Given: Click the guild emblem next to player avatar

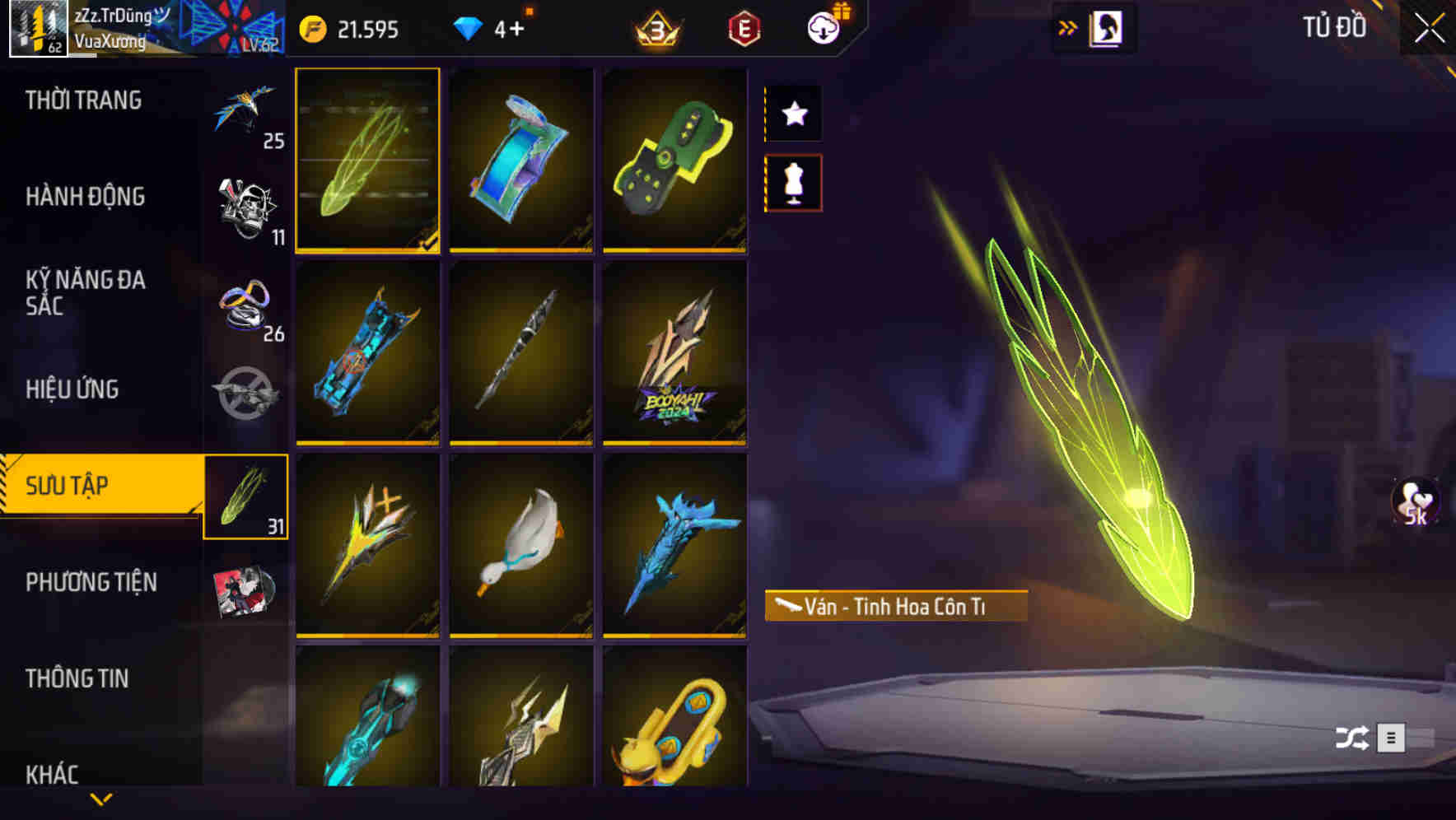Looking at the screenshot, I should coord(234,26).
